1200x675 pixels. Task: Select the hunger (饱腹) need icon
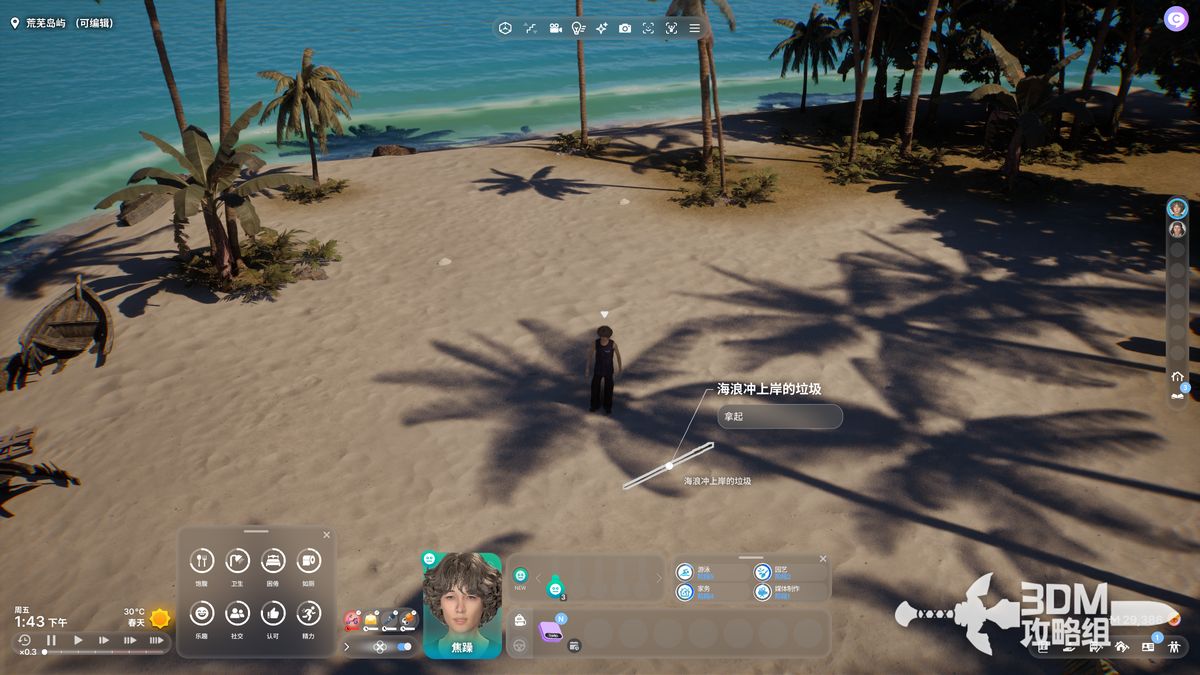pos(202,561)
